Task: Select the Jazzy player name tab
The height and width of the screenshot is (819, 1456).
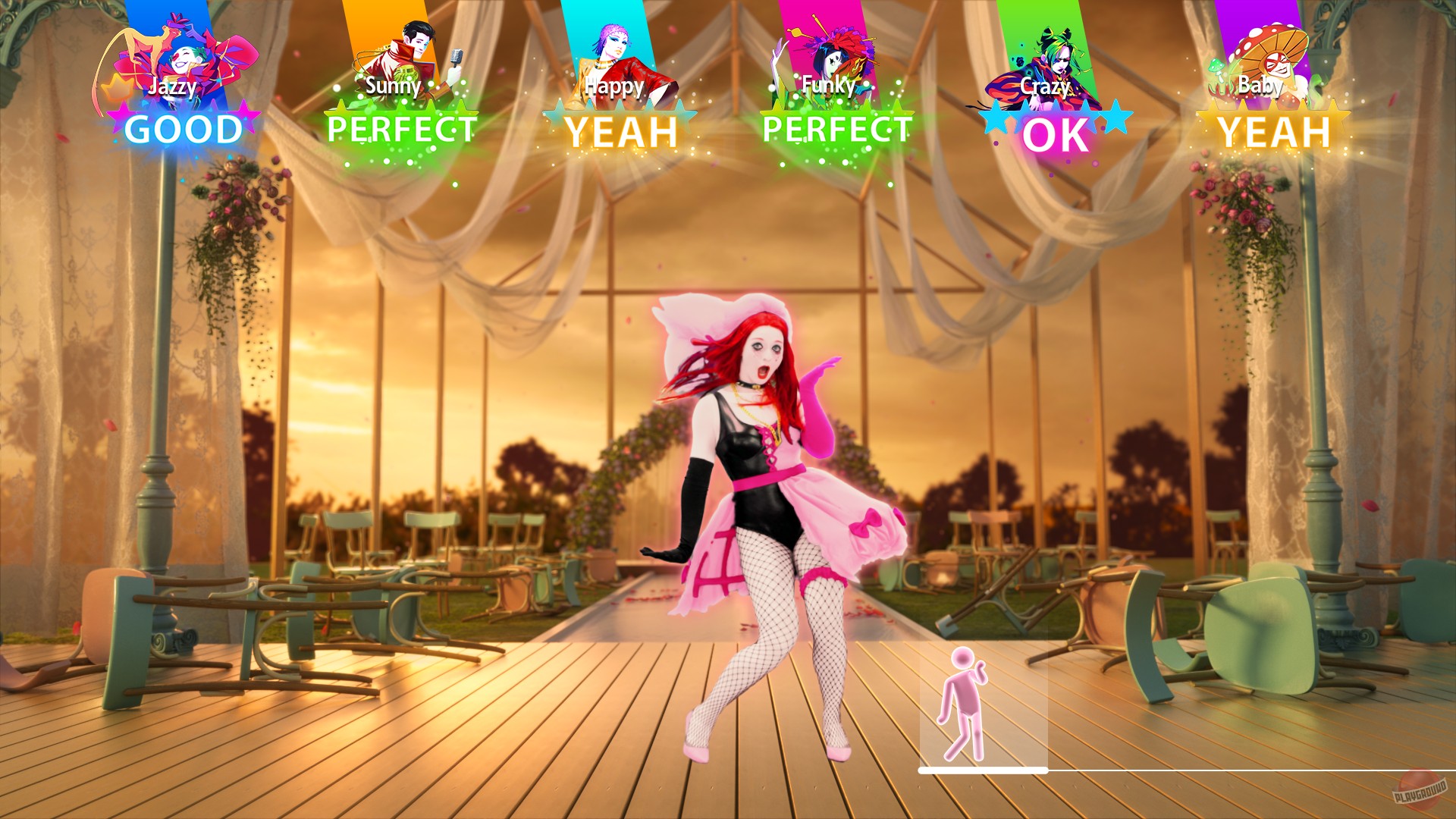Action: coord(173,86)
